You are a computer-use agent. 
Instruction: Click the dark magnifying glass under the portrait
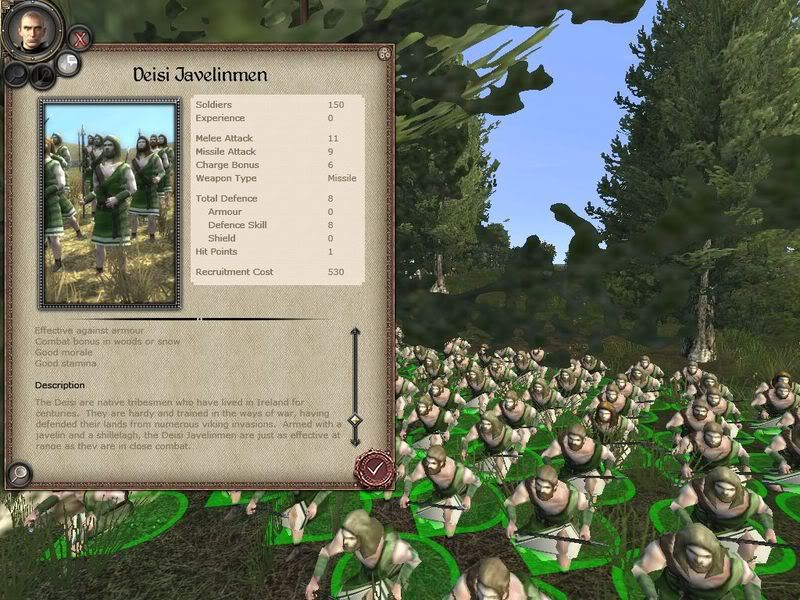[17, 73]
